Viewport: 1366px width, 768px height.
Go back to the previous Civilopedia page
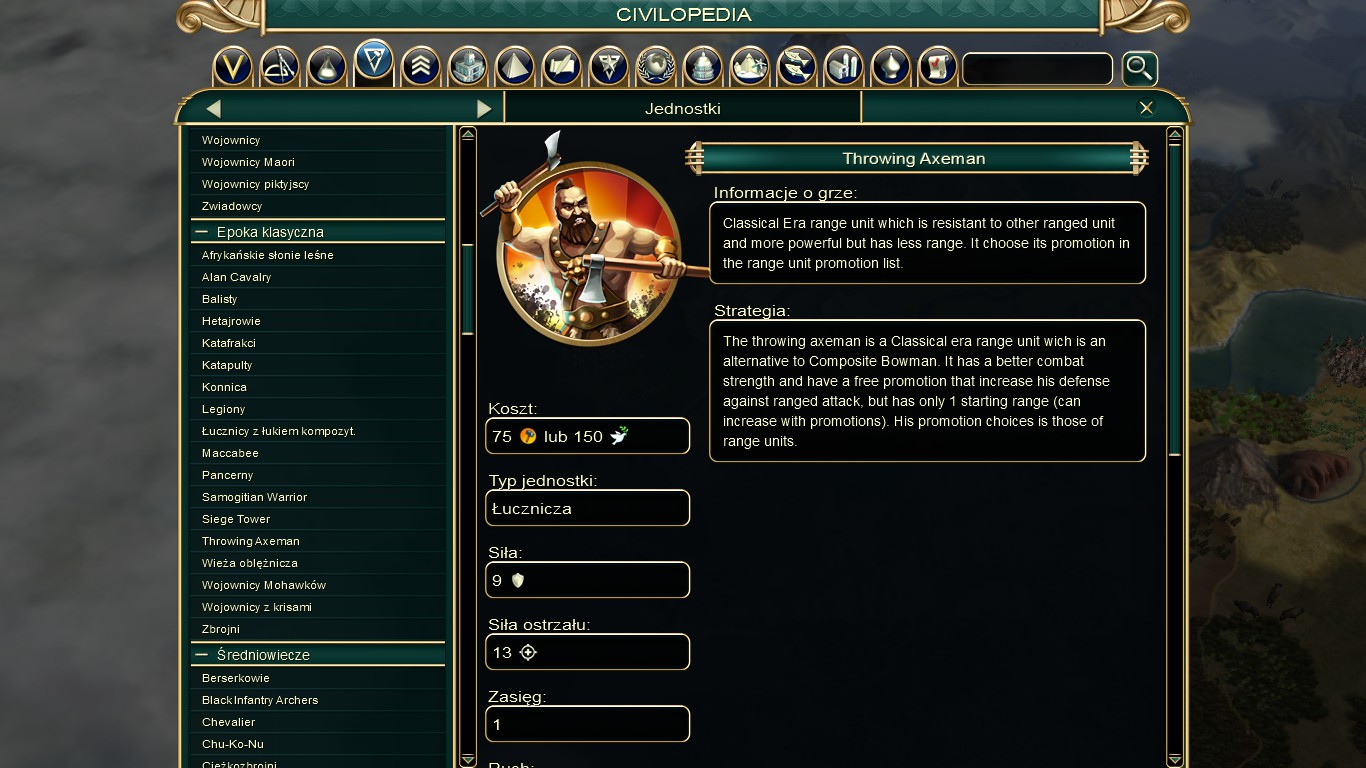point(213,108)
